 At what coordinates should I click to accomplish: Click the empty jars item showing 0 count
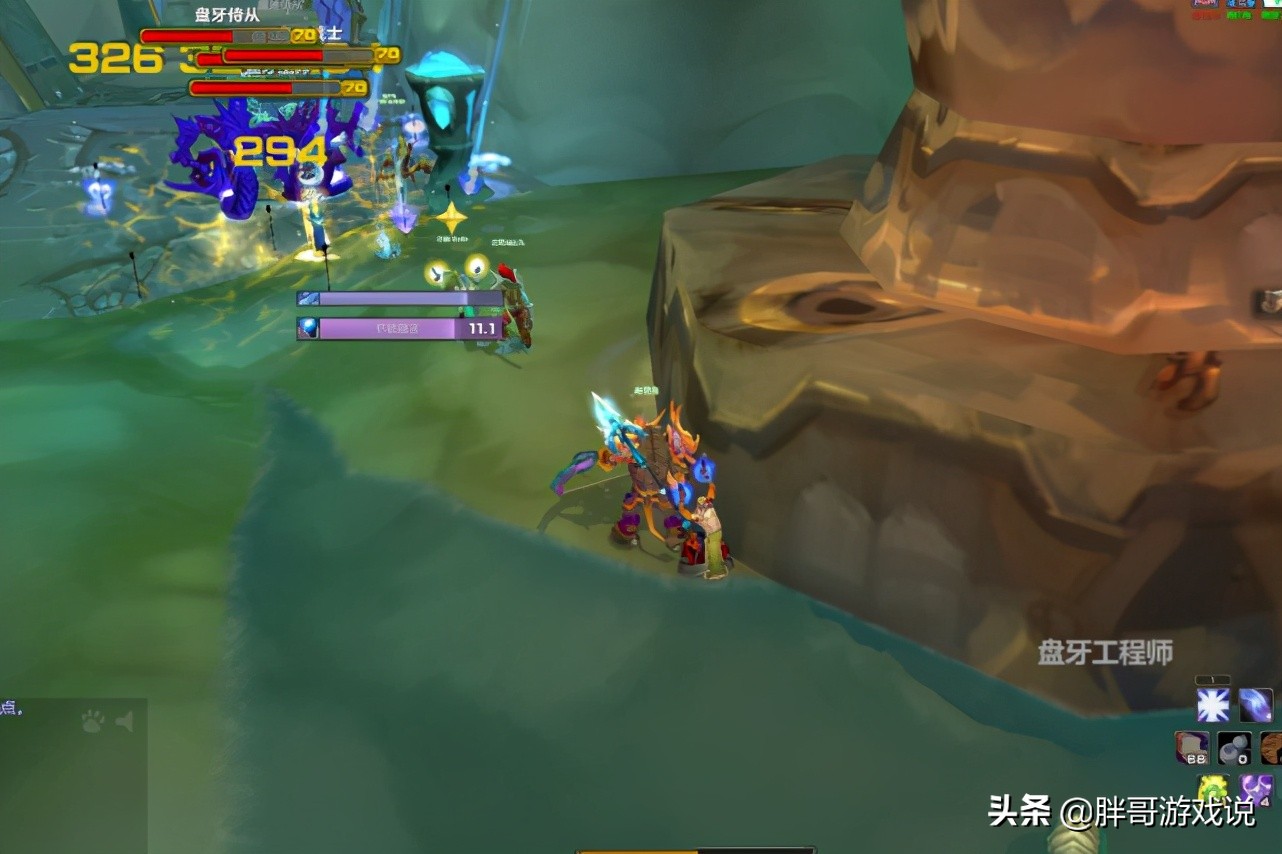click(1233, 748)
